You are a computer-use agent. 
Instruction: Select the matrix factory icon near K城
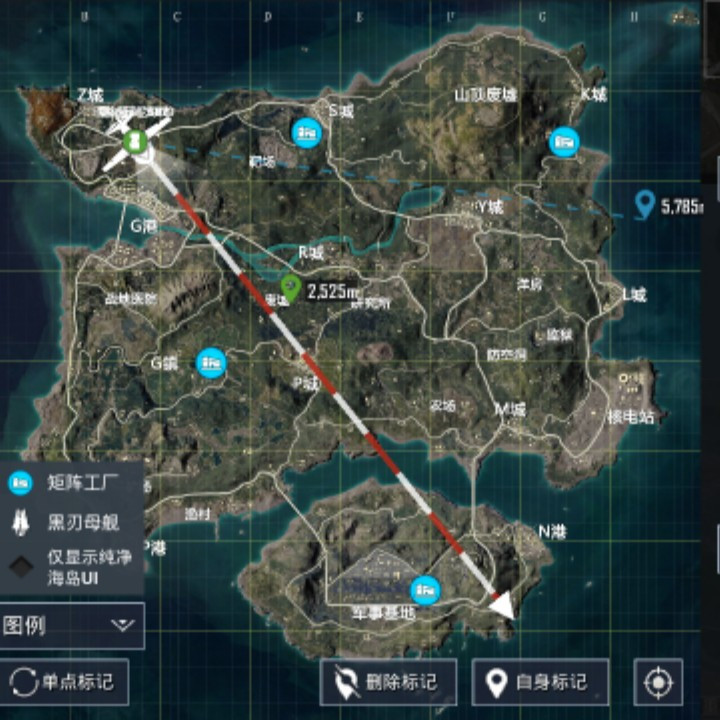(565, 142)
